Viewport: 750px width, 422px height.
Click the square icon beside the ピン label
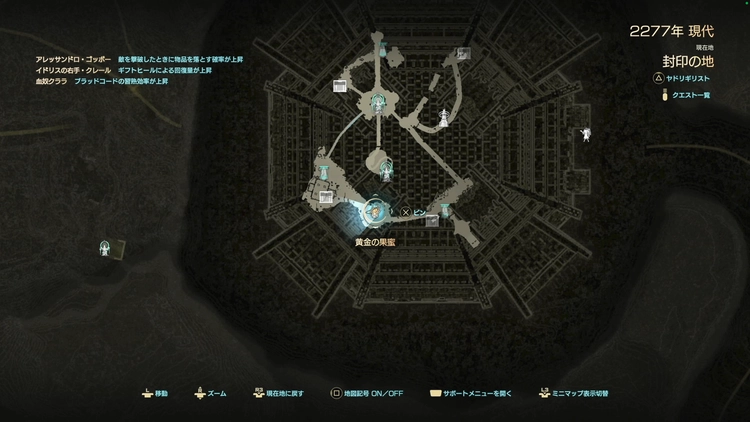(x=432, y=220)
